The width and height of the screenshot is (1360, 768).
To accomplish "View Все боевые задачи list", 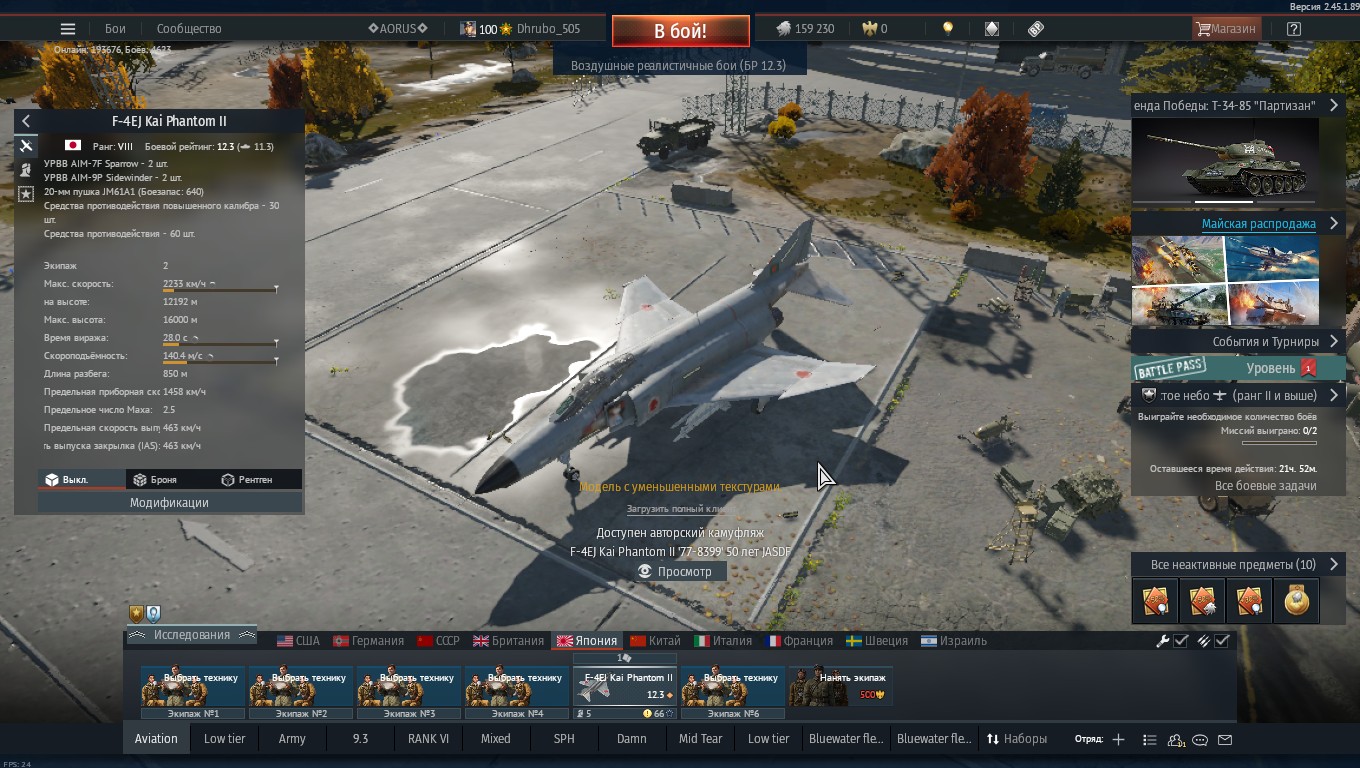I will point(1265,486).
